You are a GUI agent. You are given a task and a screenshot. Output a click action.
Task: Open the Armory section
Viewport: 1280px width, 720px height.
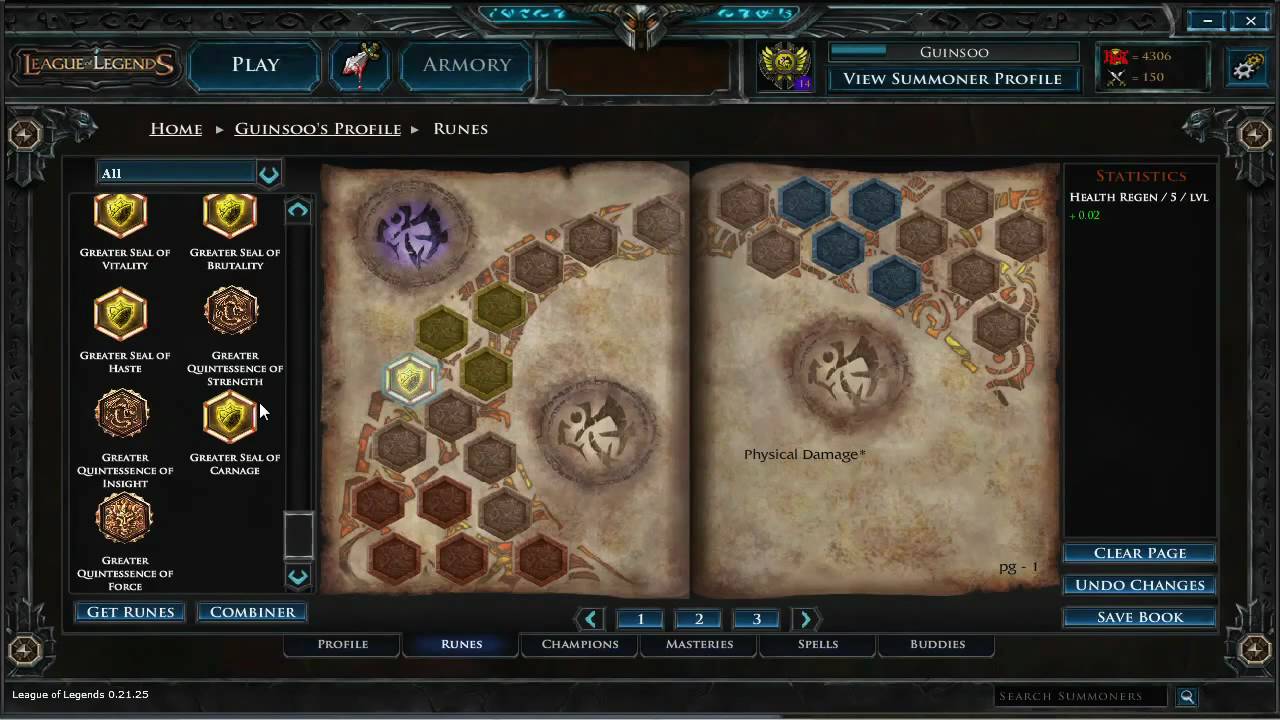point(466,64)
